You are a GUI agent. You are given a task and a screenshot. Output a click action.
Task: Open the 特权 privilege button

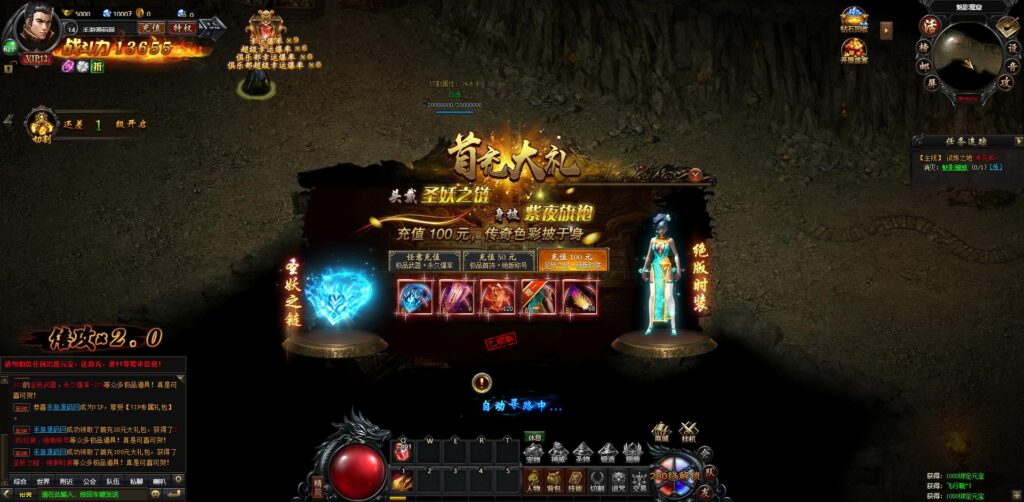pyautogui.click(x=182, y=28)
